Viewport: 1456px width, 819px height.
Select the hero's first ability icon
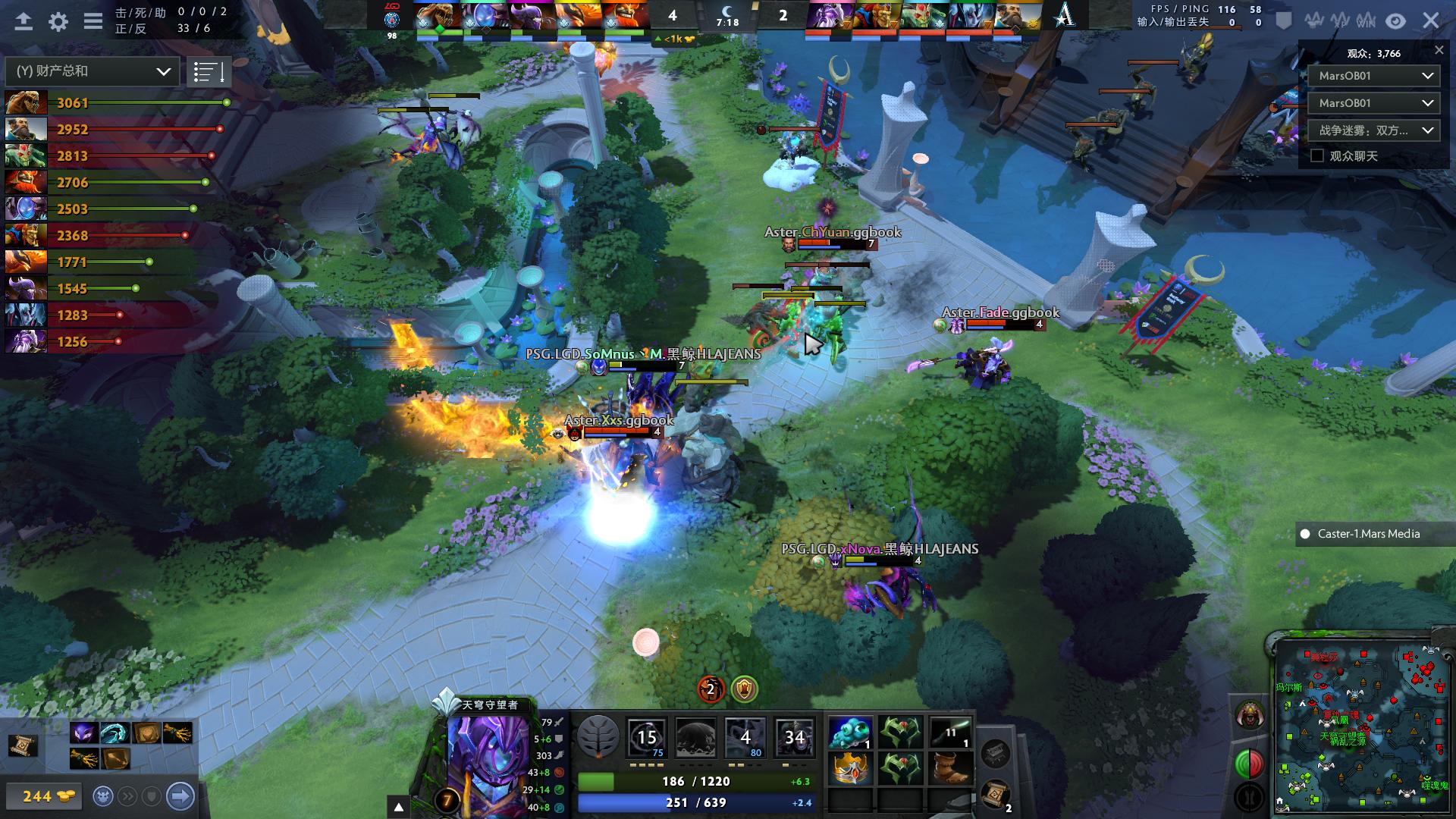pyautogui.click(x=646, y=737)
